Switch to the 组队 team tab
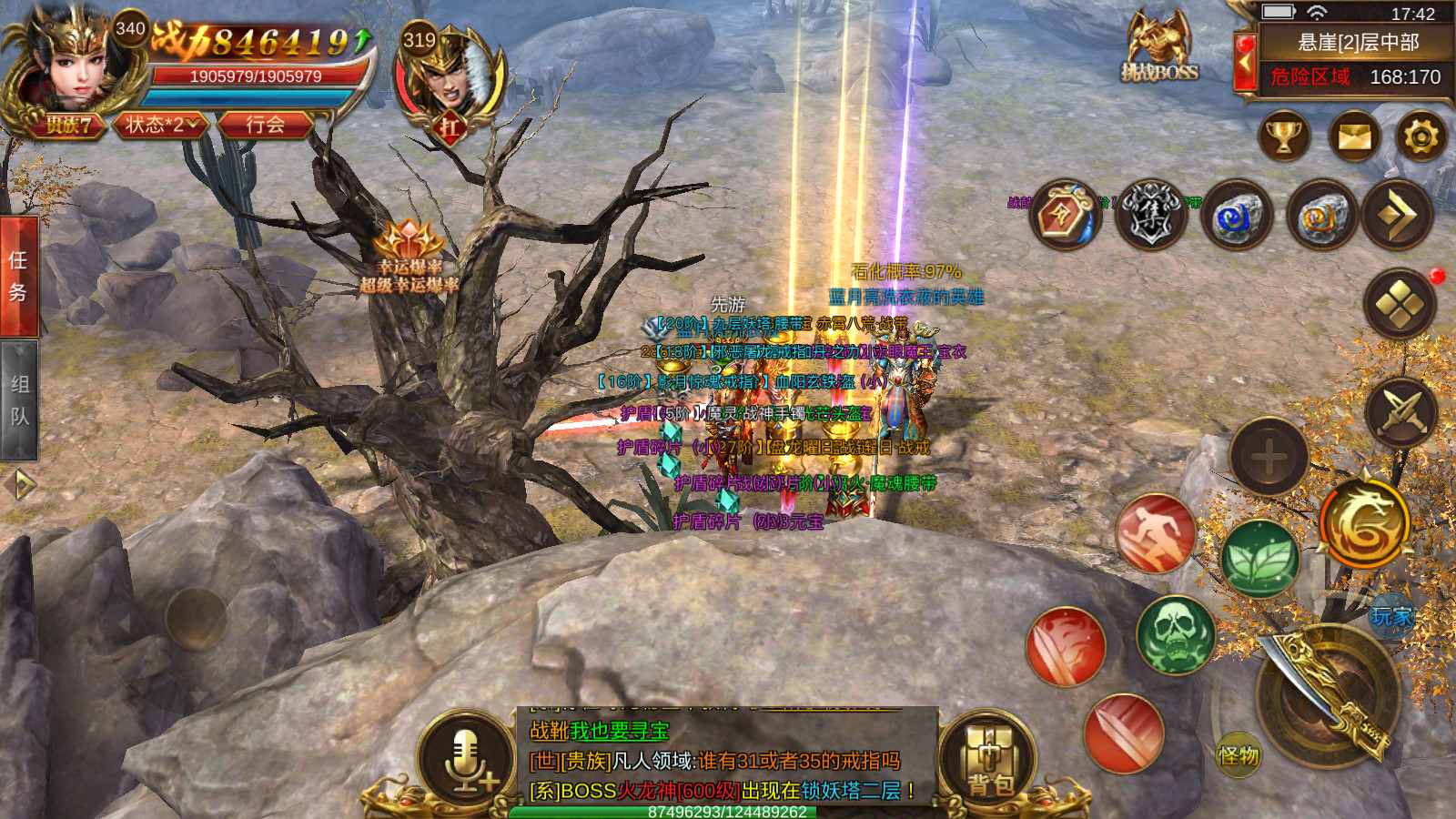1456x819 pixels. (x=18, y=400)
